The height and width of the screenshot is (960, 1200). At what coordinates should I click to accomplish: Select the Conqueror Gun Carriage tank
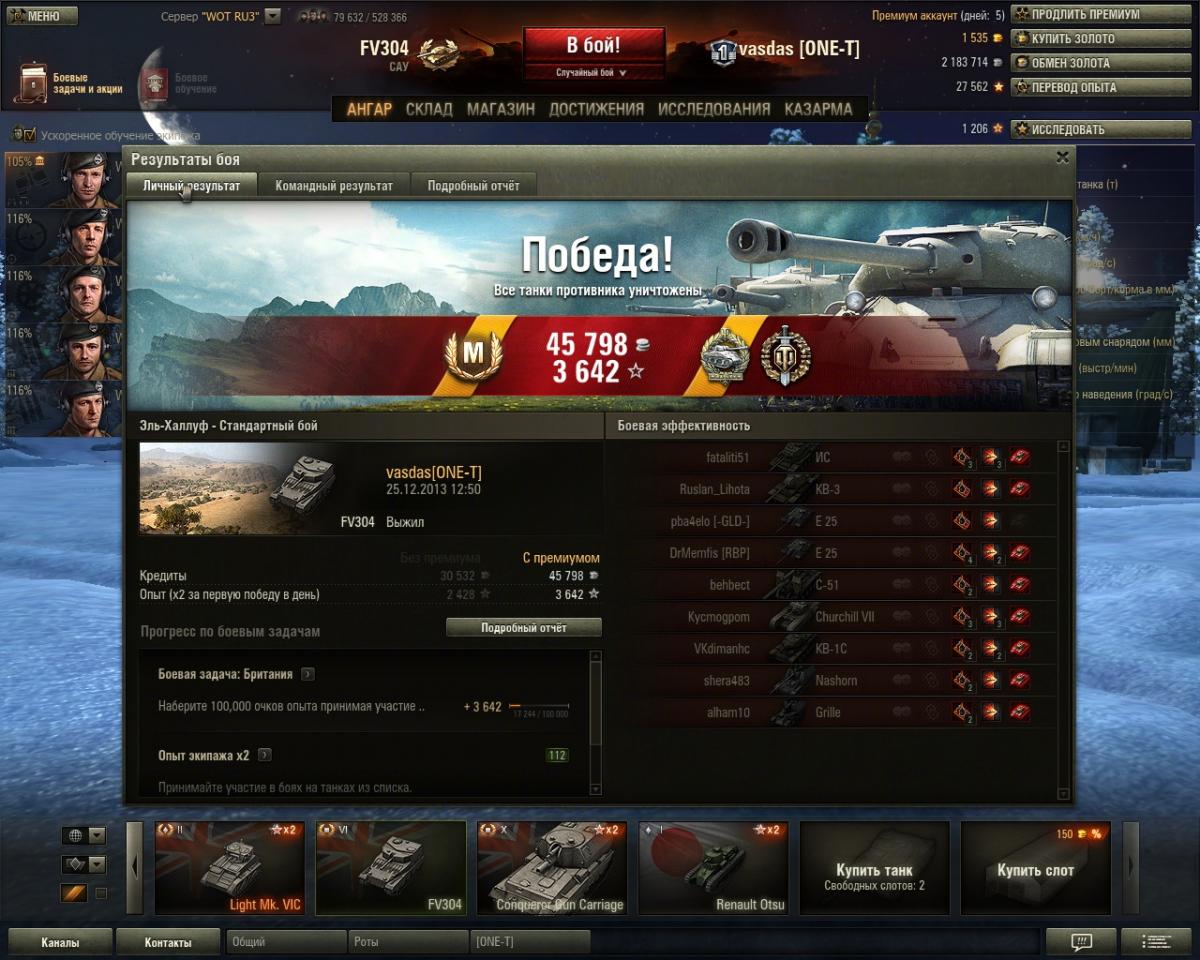coord(552,868)
